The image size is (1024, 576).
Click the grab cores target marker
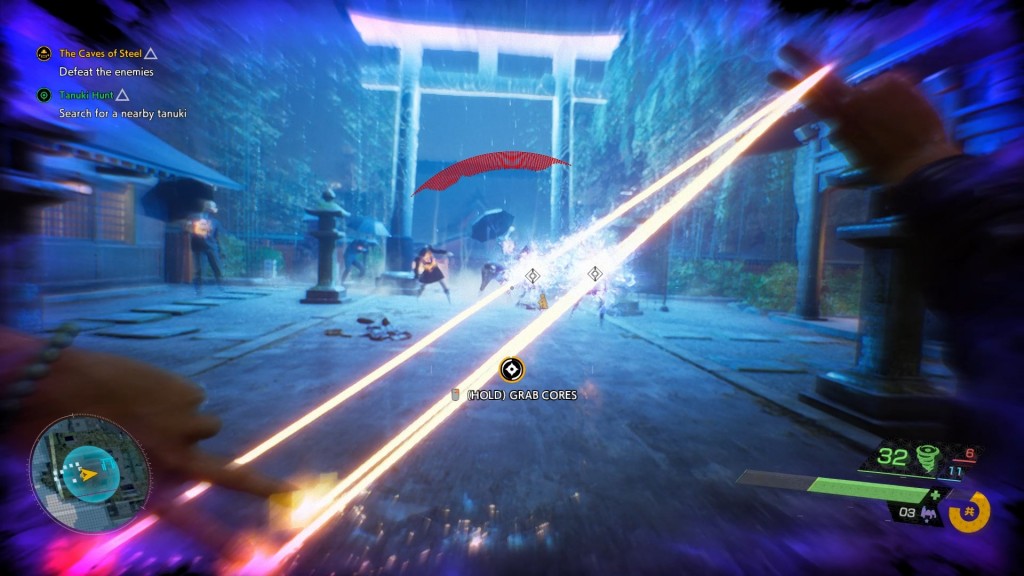[x=511, y=369]
